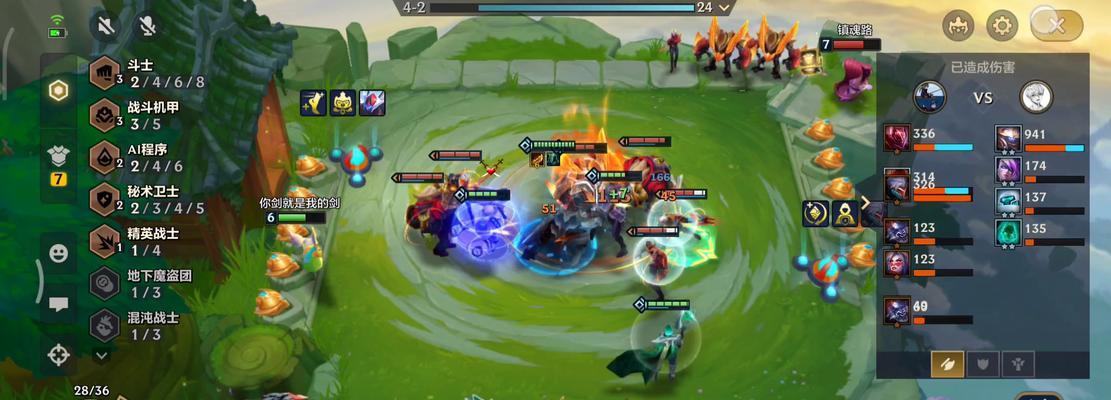Switch to the hexagon traits tab
Viewport: 1111px width, 400px height.
click(x=59, y=90)
